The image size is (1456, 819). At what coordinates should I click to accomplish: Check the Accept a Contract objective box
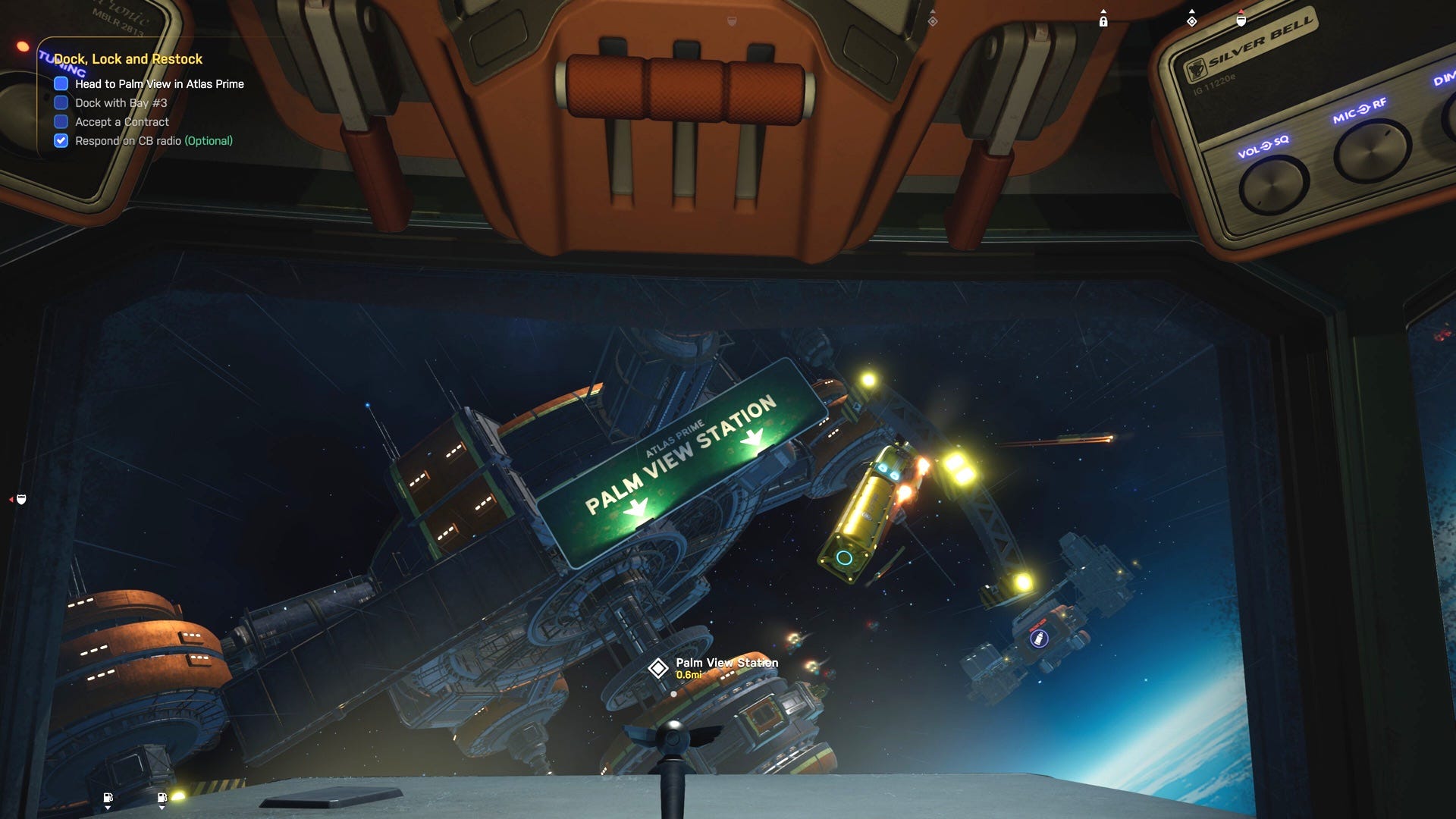tap(61, 121)
